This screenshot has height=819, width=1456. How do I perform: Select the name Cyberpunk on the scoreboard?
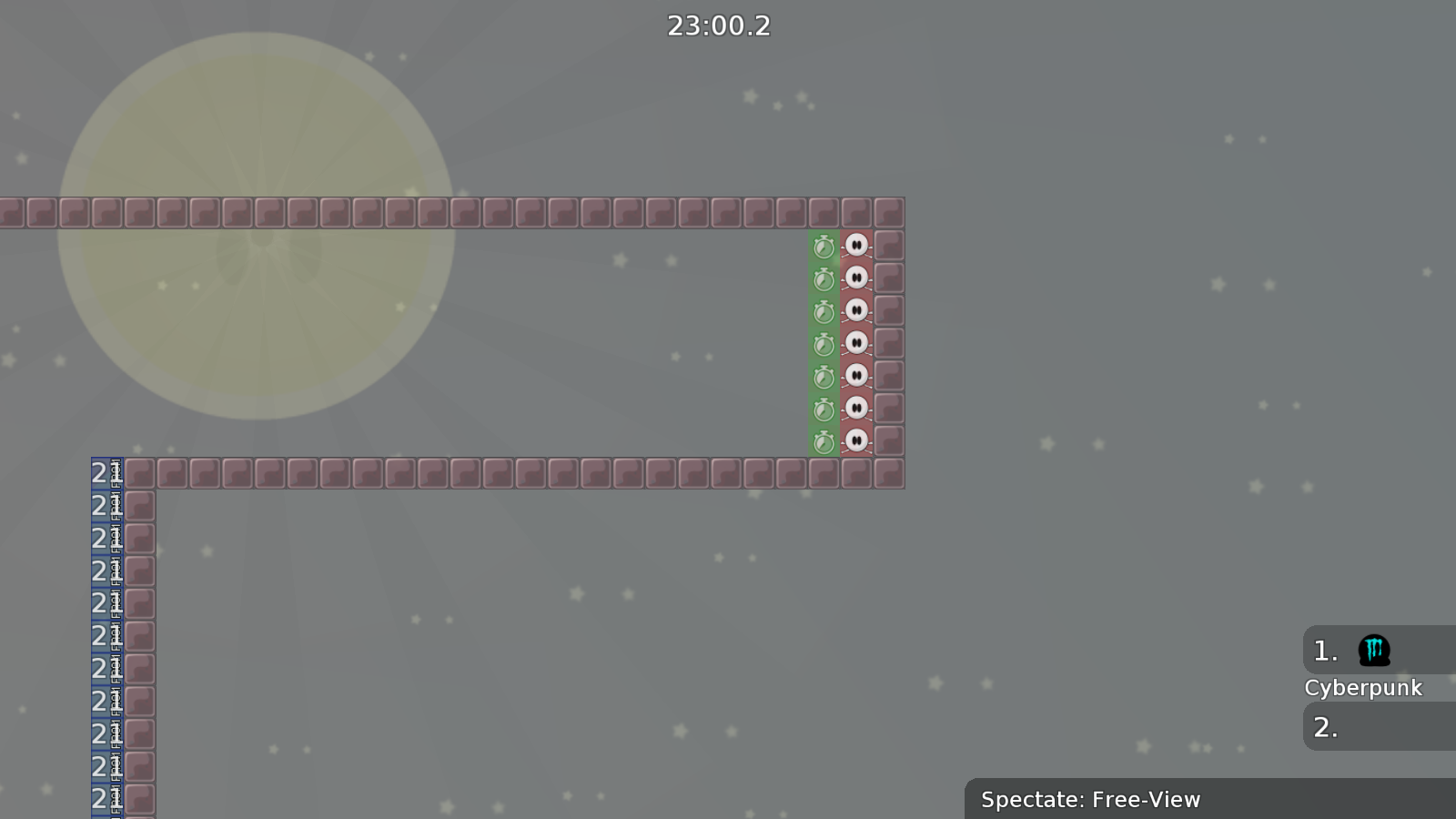pyautogui.click(x=1364, y=688)
